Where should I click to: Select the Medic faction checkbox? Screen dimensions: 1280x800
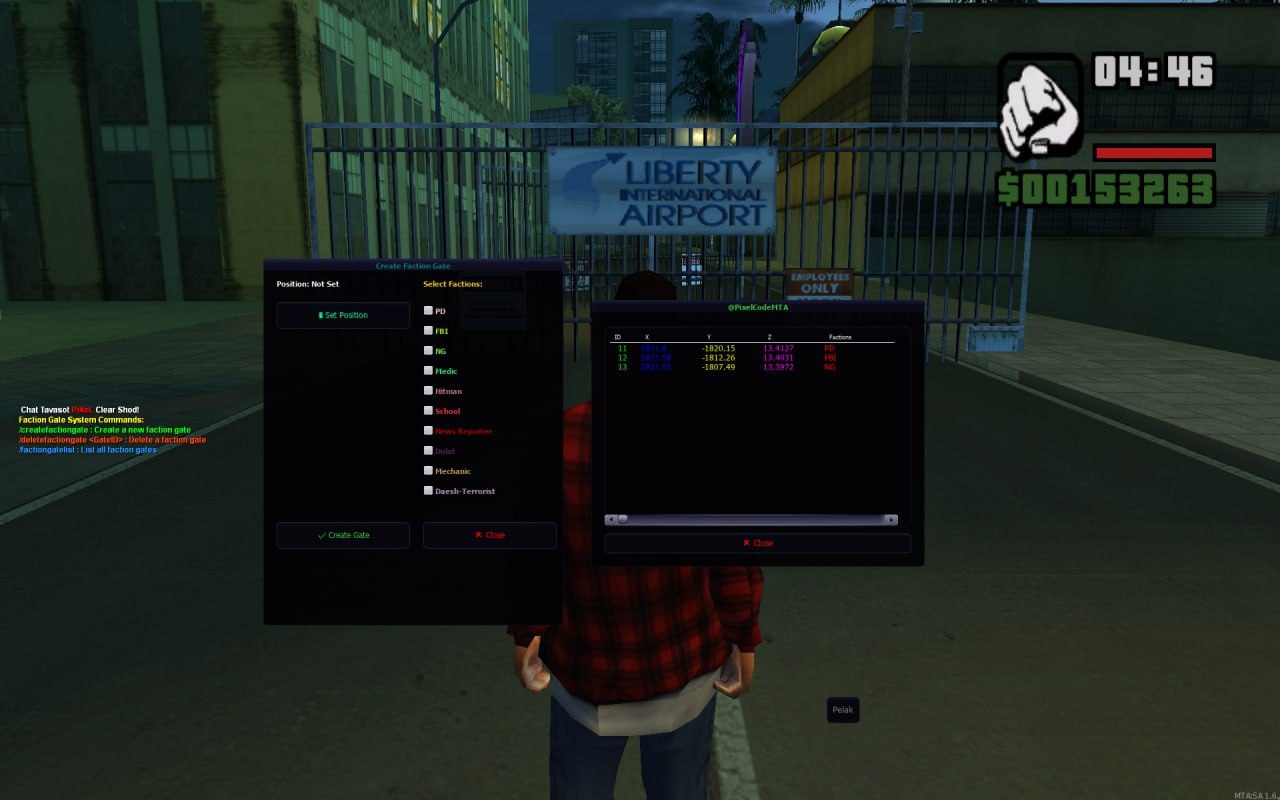click(429, 371)
